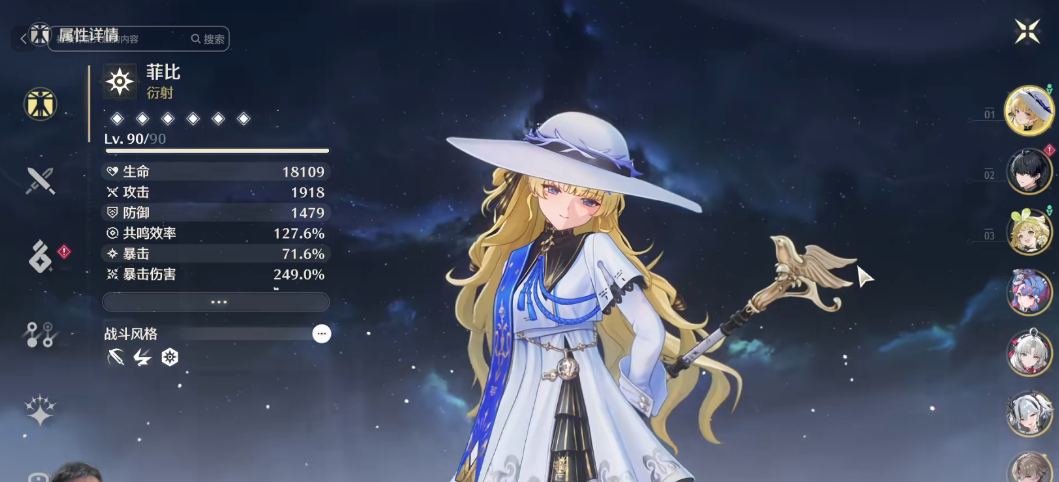View the first combat style icon
This screenshot has height=482, width=1059.
click(115, 357)
